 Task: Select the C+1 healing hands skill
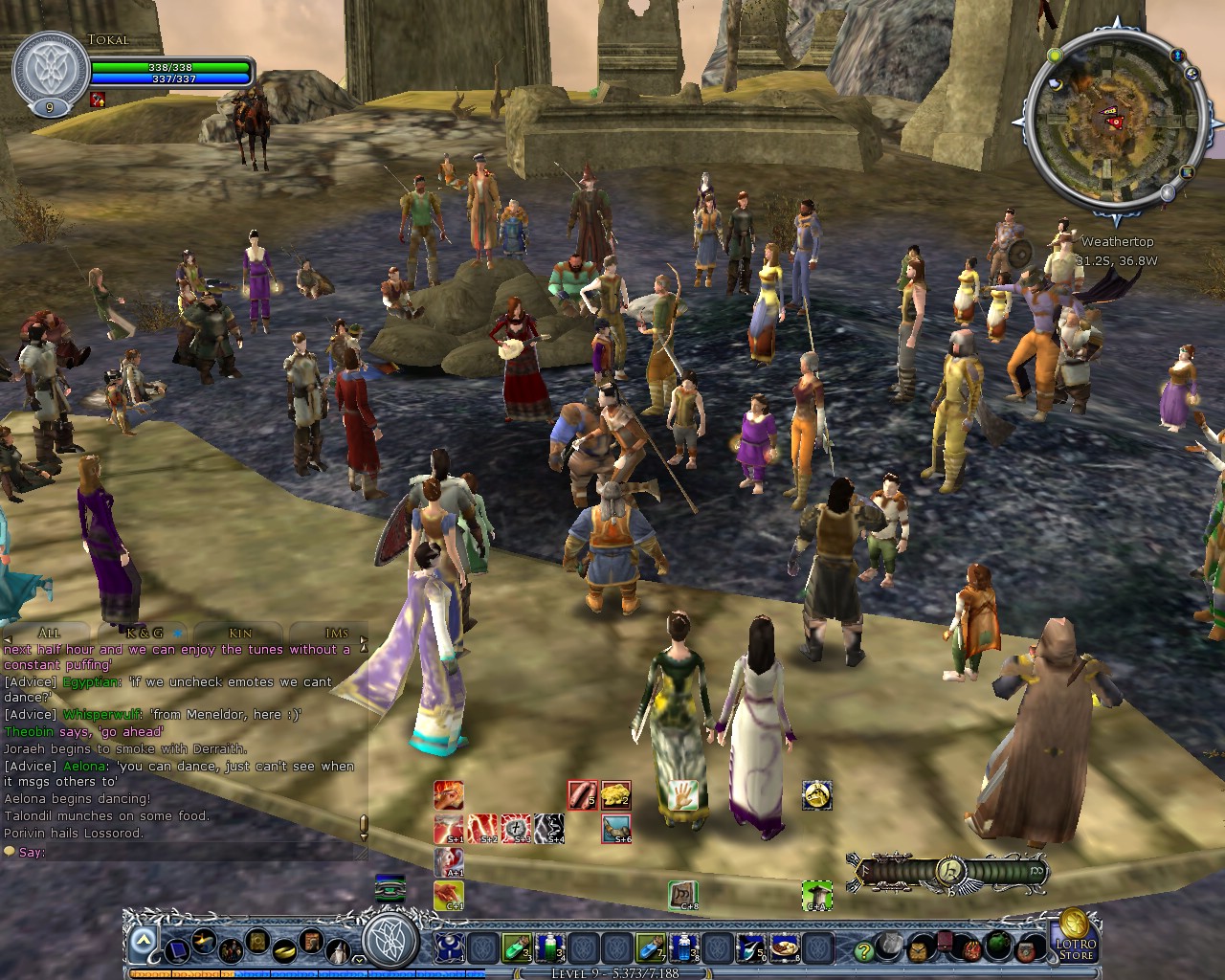click(448, 895)
